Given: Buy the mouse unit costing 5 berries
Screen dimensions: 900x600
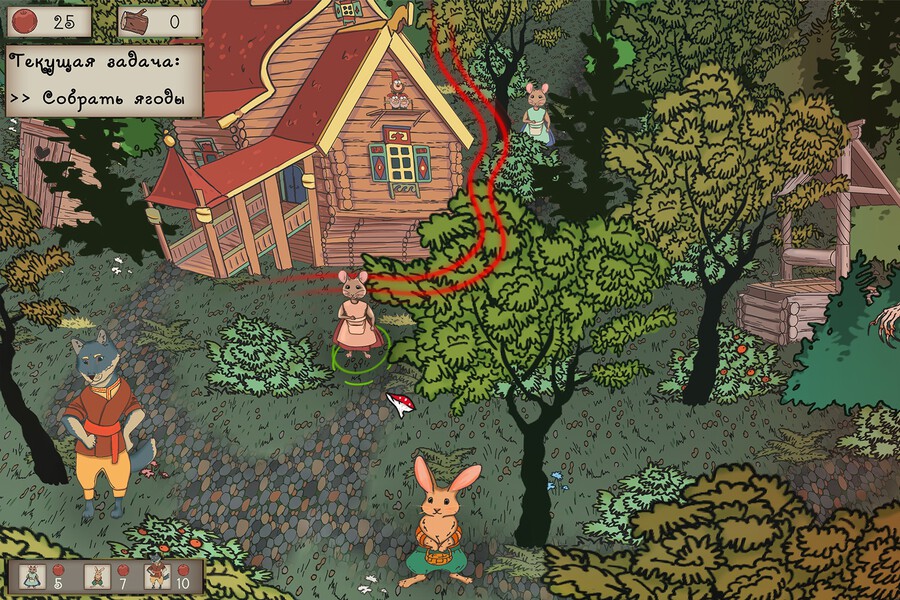Looking at the screenshot, I should click(31, 576).
